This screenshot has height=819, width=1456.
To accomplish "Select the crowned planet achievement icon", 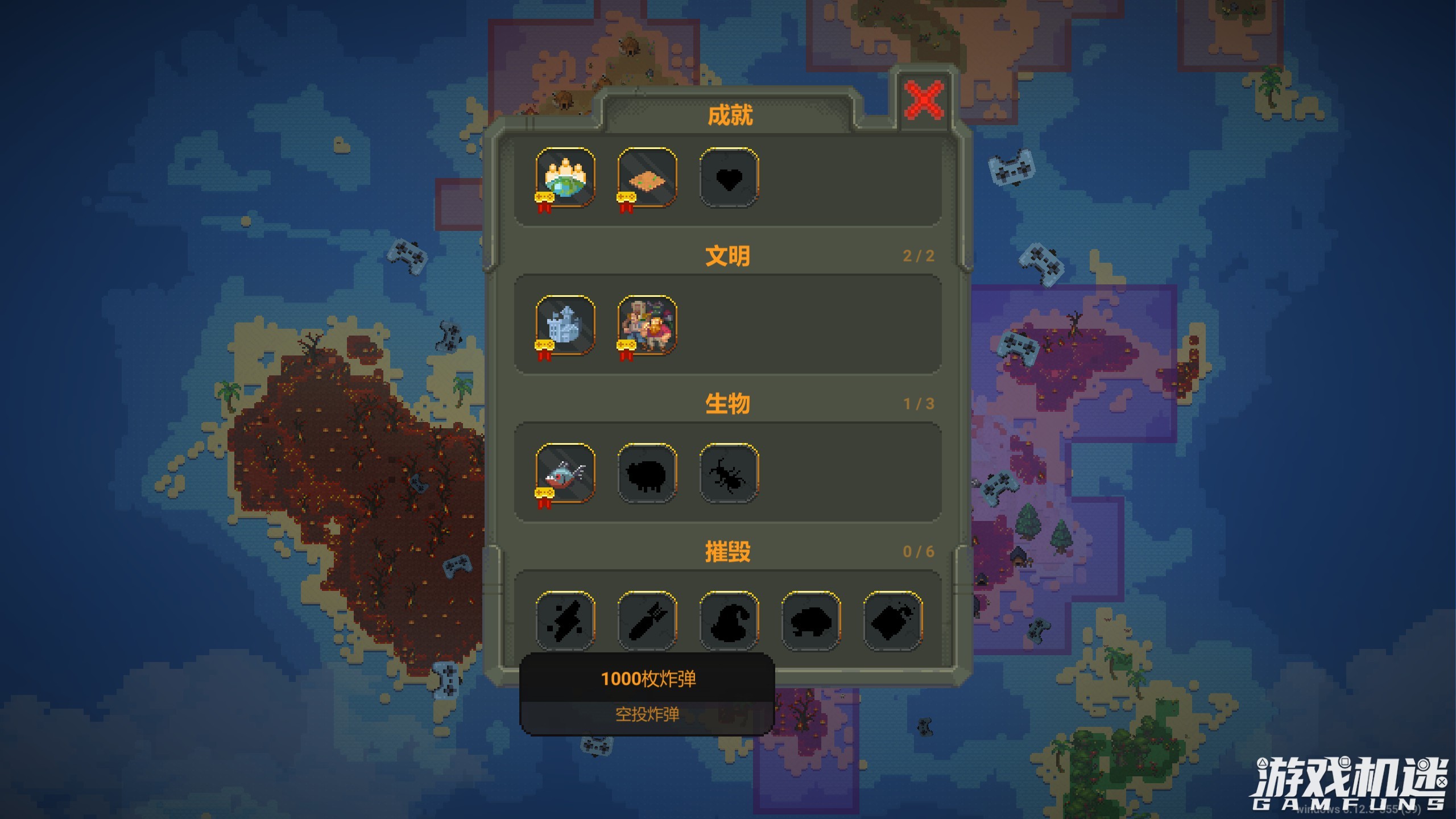I will point(565,177).
